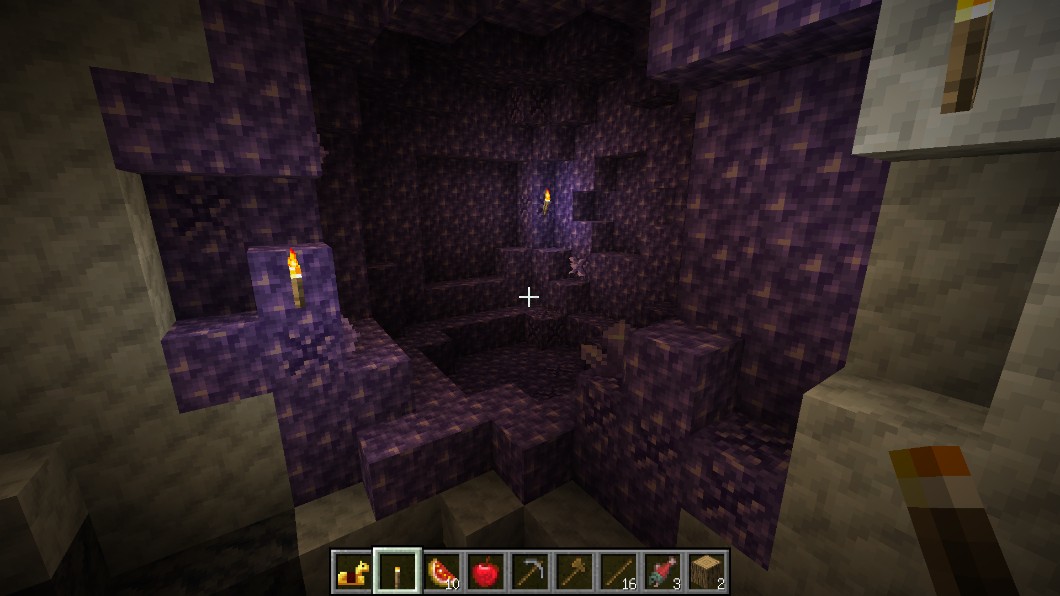Select the golden horse armor hotbar slot

pos(352,572)
